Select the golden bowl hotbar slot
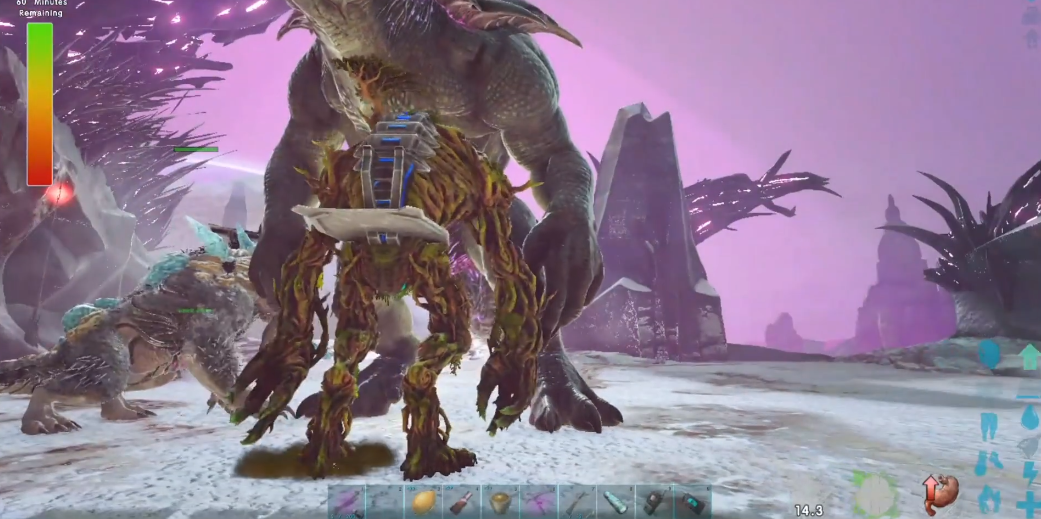1041x519 pixels. tap(500, 502)
